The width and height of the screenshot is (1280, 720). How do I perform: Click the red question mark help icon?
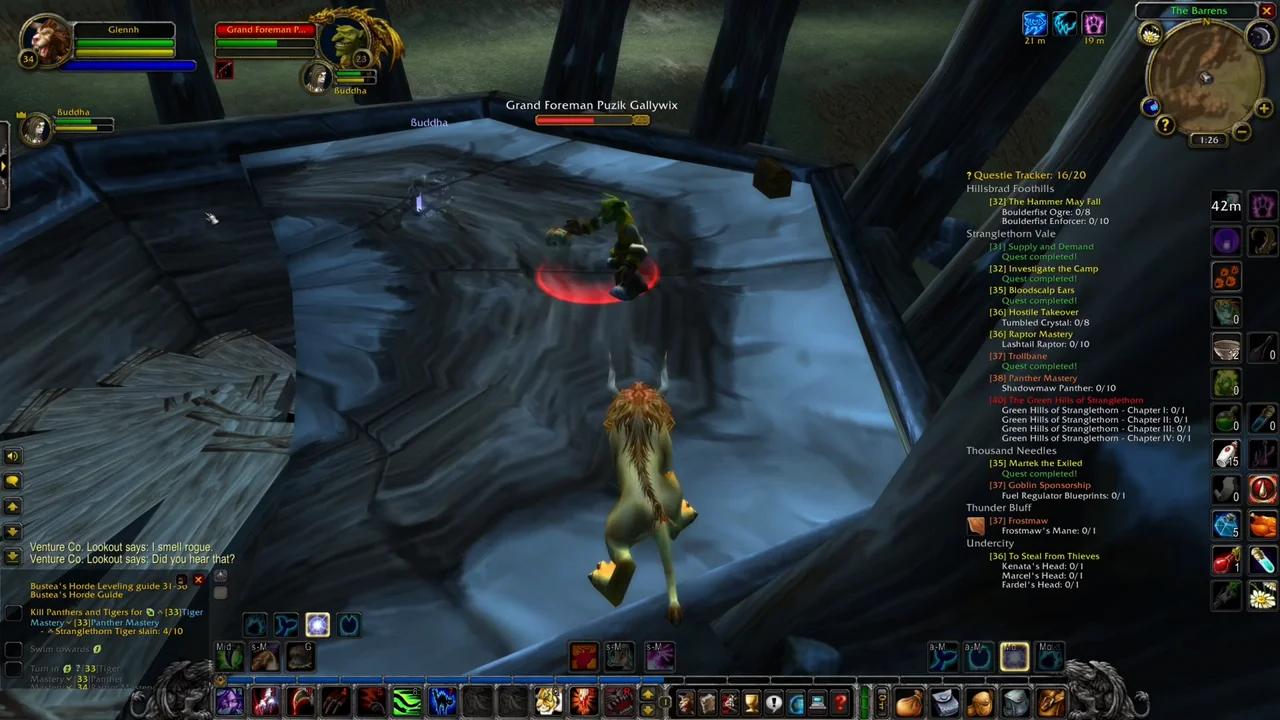(x=841, y=702)
